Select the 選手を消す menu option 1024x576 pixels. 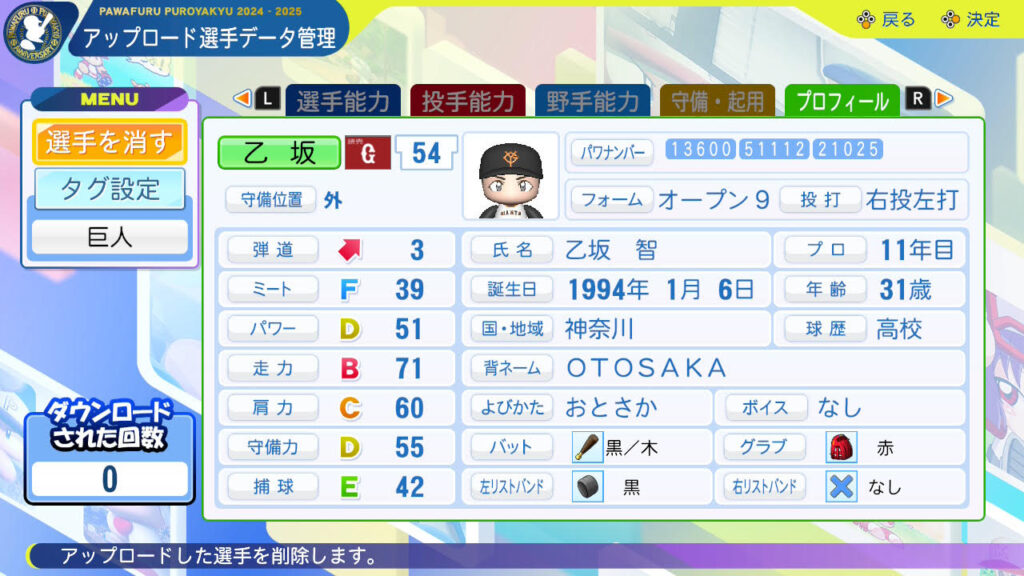click(109, 142)
